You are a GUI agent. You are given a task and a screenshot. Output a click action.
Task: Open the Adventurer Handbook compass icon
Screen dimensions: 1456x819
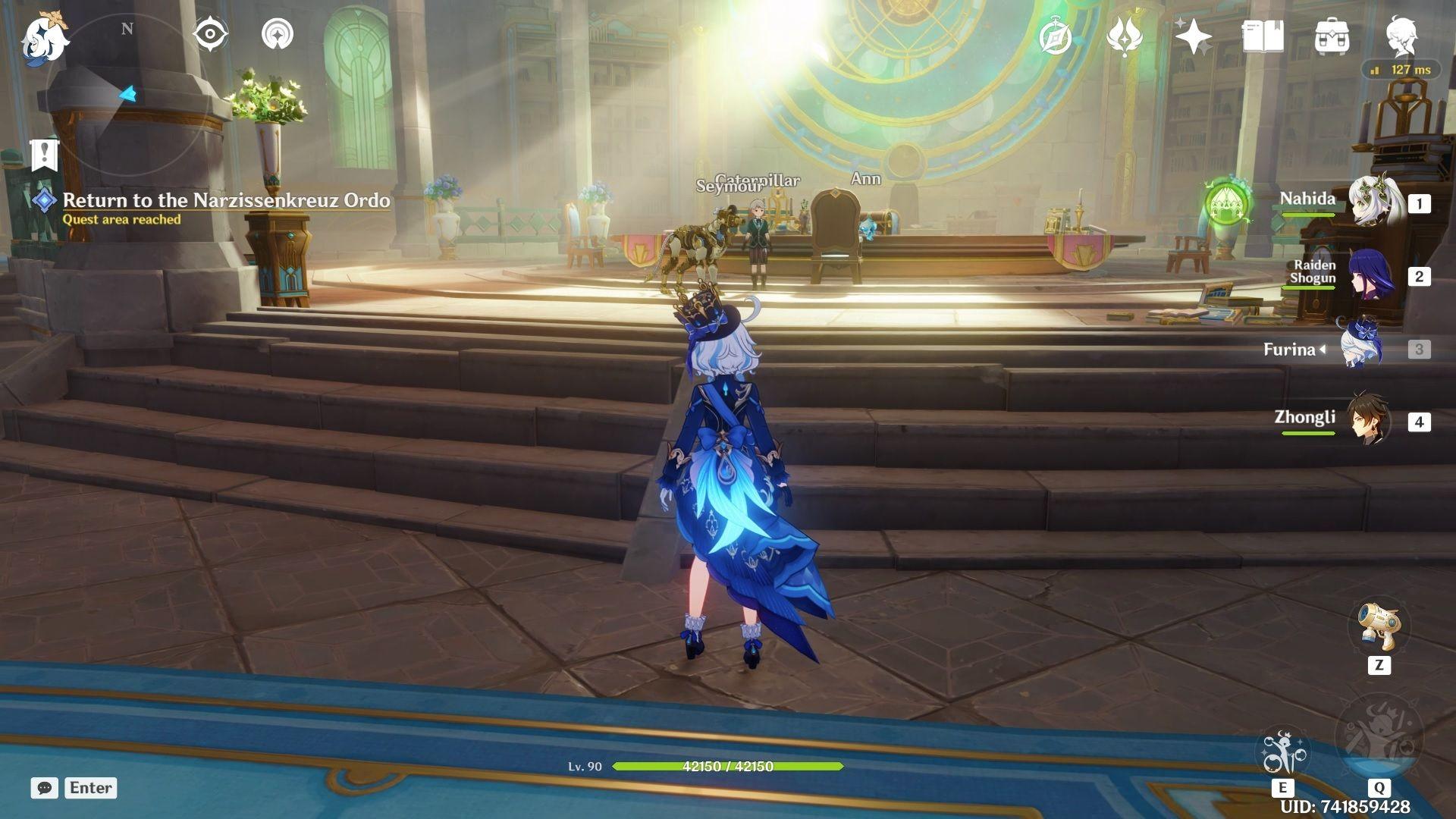click(x=1056, y=34)
